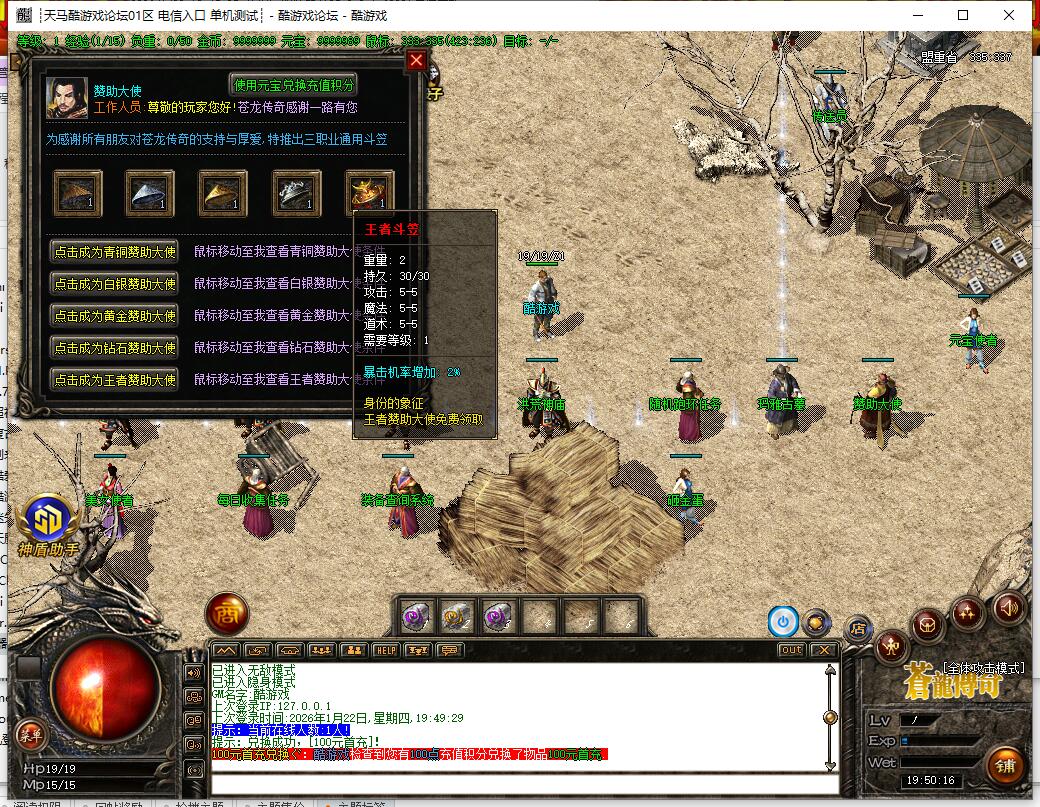Screen dimensions: 1040x807
Task: Choose 点击成为白银赞助大使
Action: point(115,284)
